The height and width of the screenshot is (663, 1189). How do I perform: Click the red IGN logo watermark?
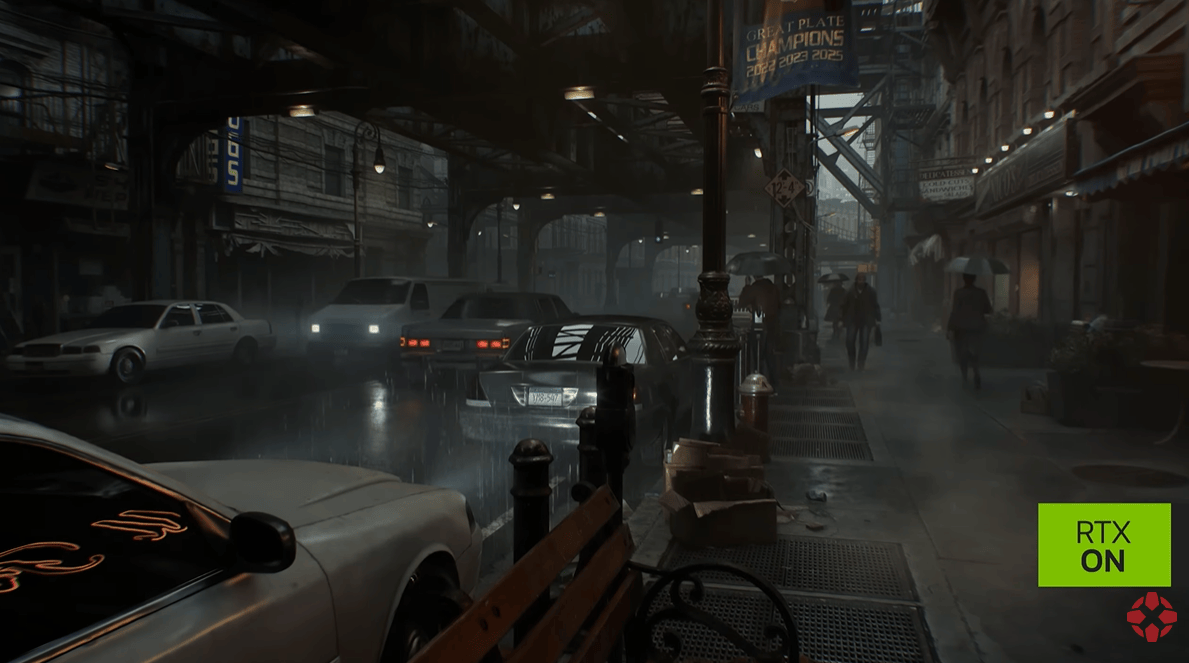point(1151,618)
